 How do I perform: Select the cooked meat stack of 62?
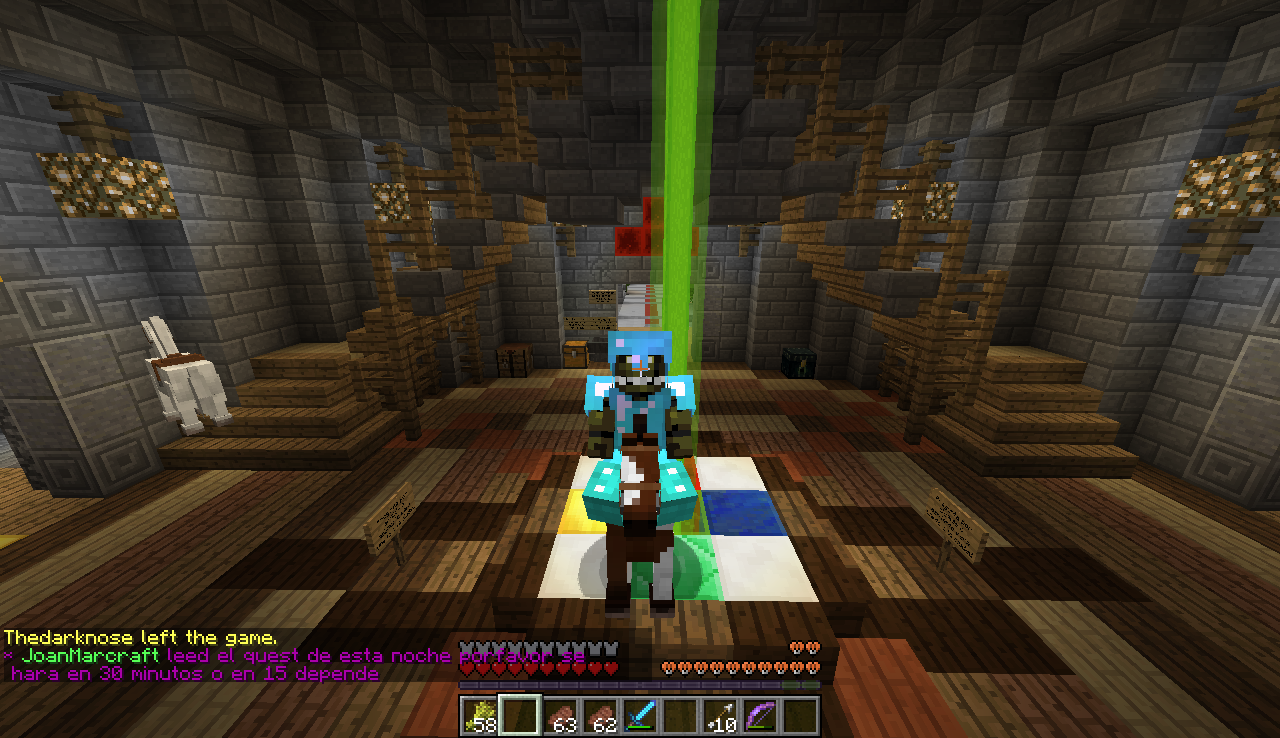coord(600,716)
